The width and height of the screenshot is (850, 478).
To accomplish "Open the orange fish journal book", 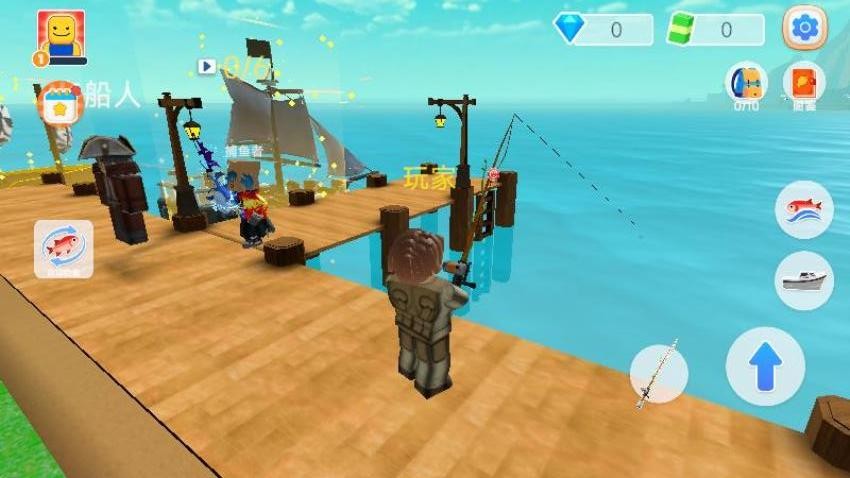I will coord(804,84).
